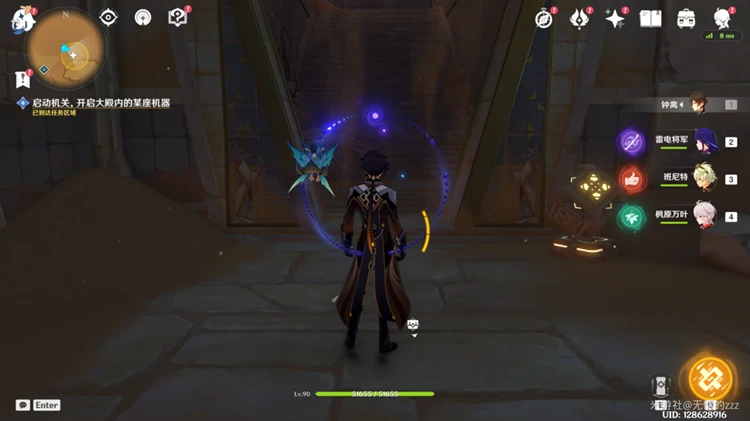This screenshot has width=750, height=421.
Task: Use the gadget icon beside the burst
Action: (659, 387)
